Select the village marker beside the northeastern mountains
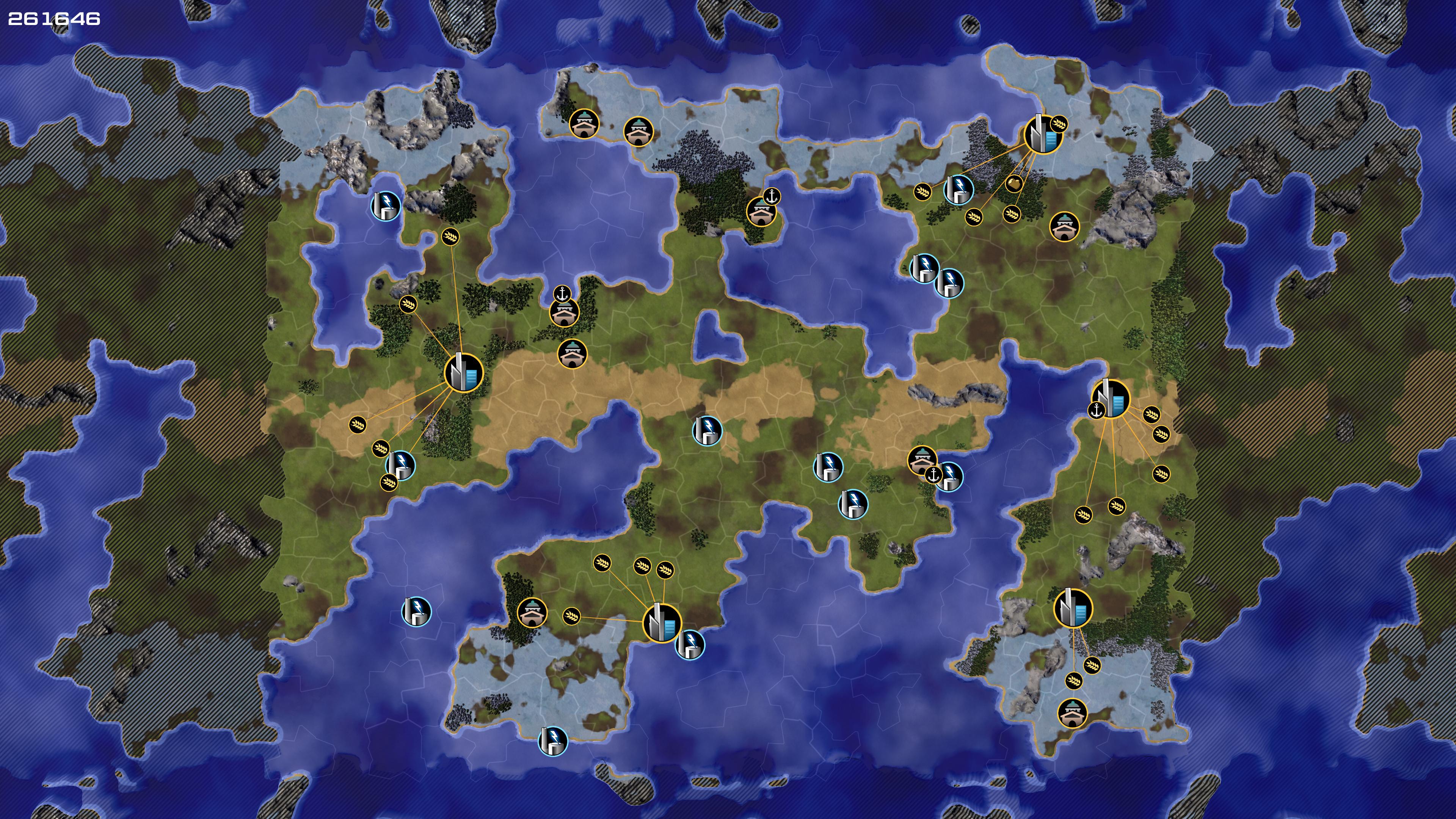This screenshot has height=819, width=1456. [x=1064, y=226]
